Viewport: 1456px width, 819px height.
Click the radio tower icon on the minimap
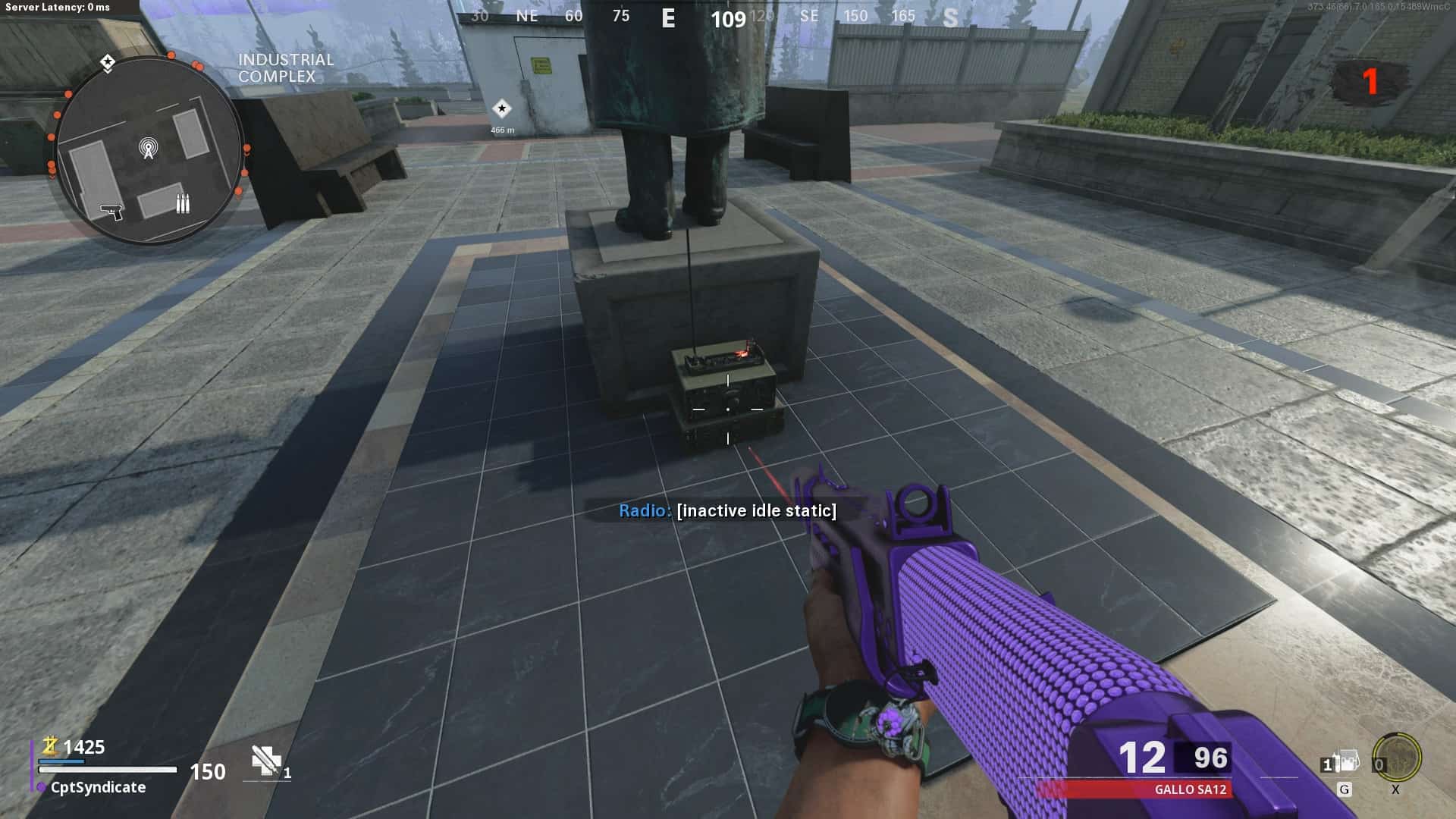[149, 148]
